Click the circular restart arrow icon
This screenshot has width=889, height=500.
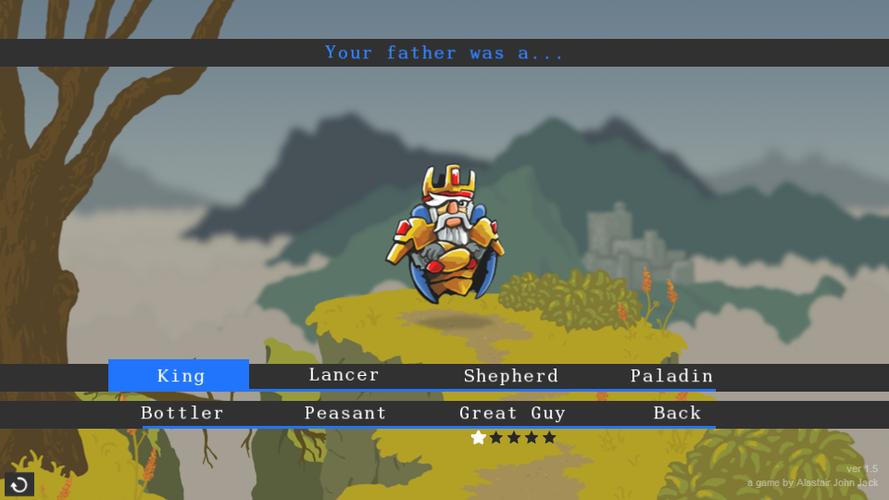pos(19,485)
